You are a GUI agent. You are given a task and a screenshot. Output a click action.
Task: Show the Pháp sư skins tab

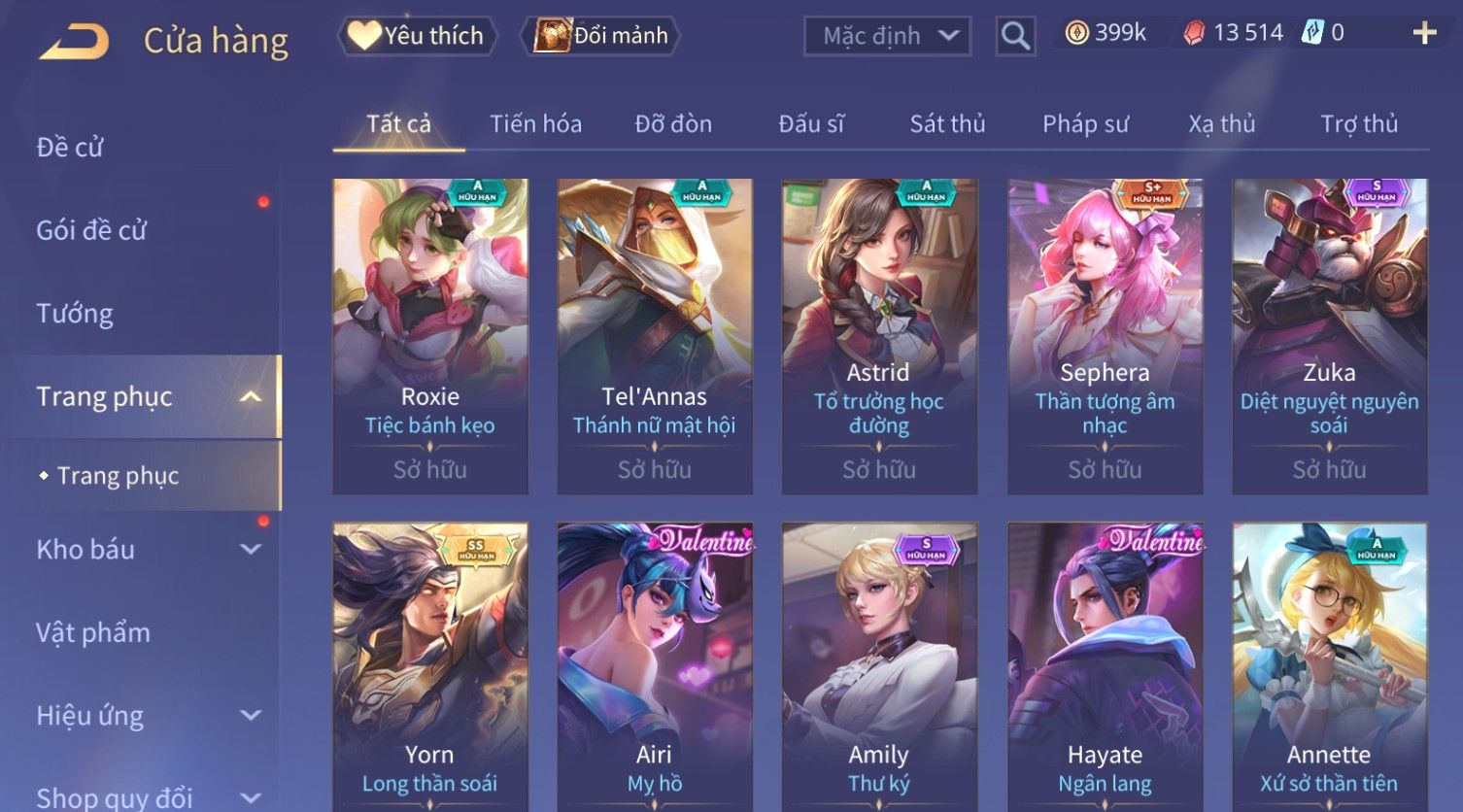coord(1085,124)
